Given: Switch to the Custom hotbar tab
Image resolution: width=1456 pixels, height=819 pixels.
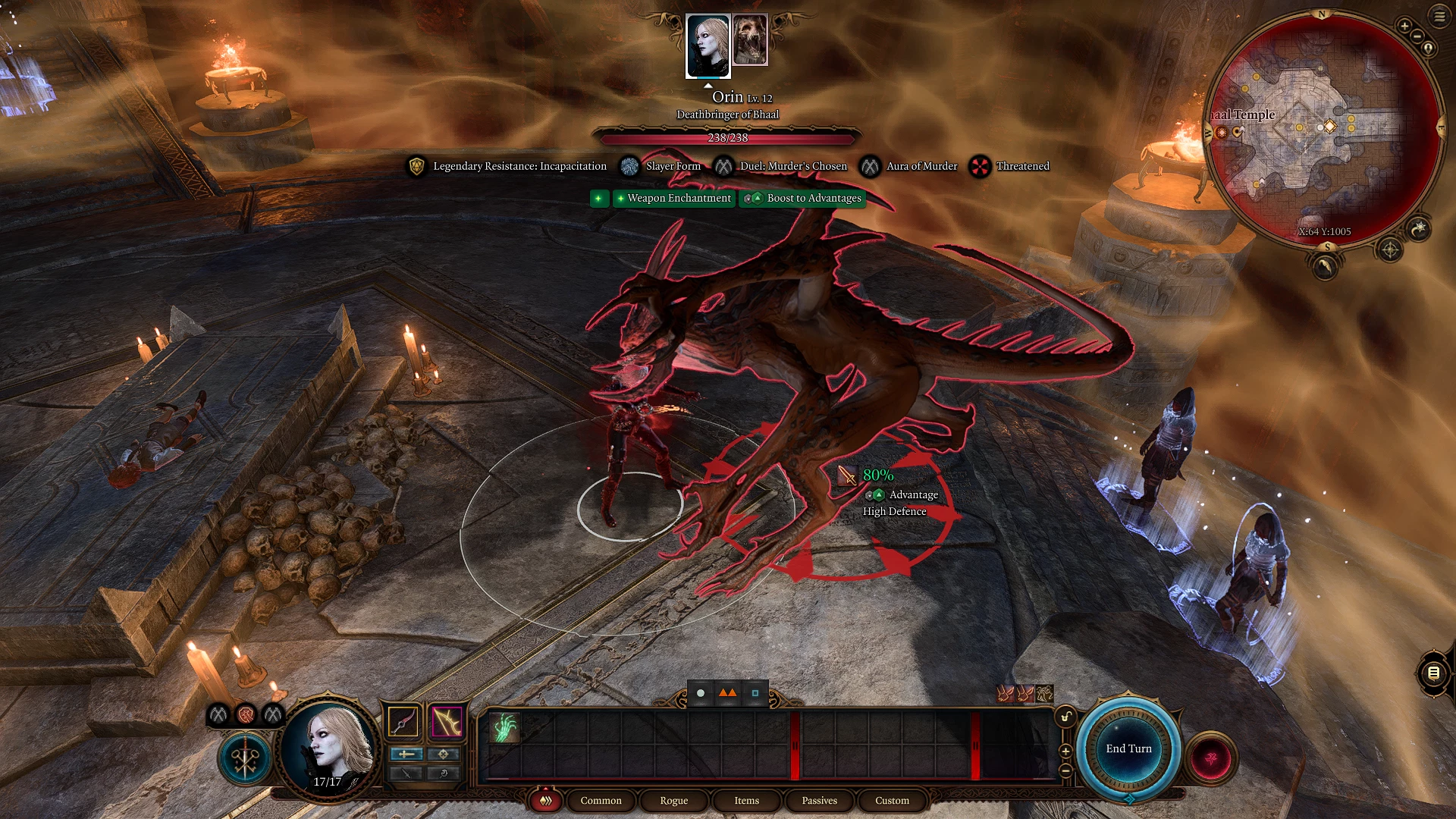Looking at the screenshot, I should tap(892, 800).
